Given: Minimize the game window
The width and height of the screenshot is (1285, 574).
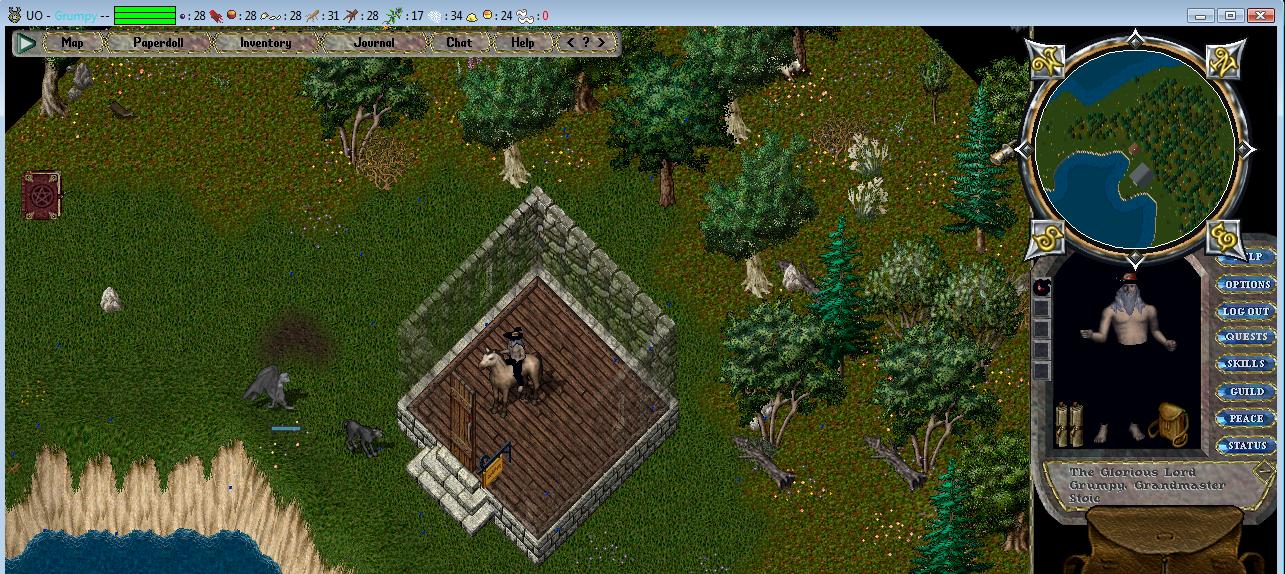Looking at the screenshot, I should coord(1201,15).
